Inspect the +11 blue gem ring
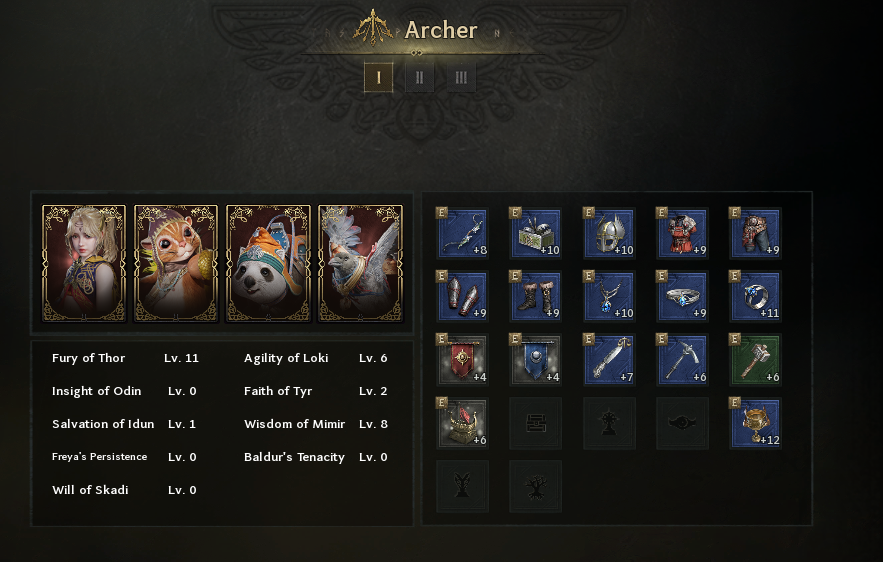Image resolution: width=883 pixels, height=562 pixels. tap(755, 296)
